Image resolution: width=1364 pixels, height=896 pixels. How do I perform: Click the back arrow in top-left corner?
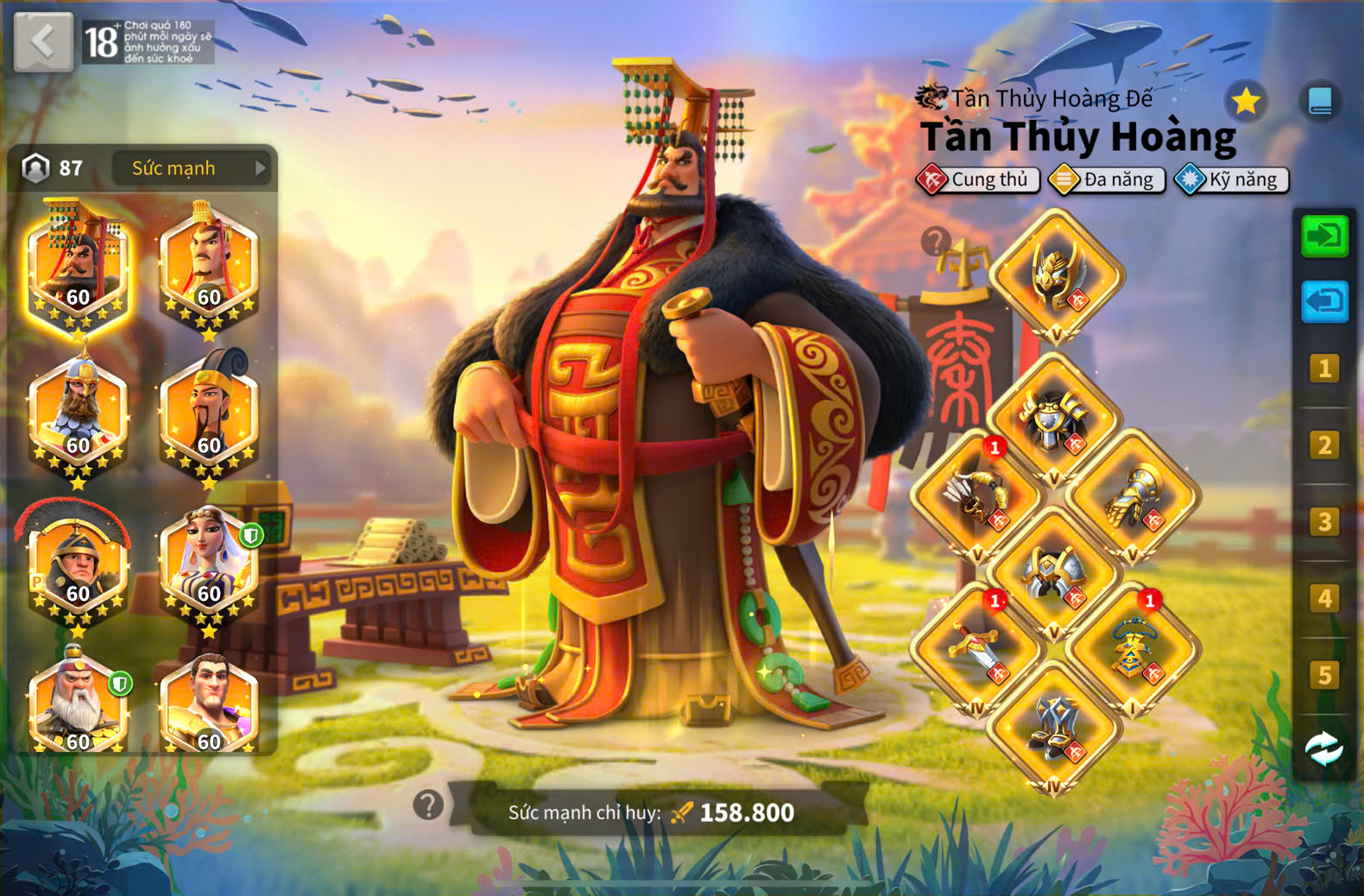[x=42, y=42]
